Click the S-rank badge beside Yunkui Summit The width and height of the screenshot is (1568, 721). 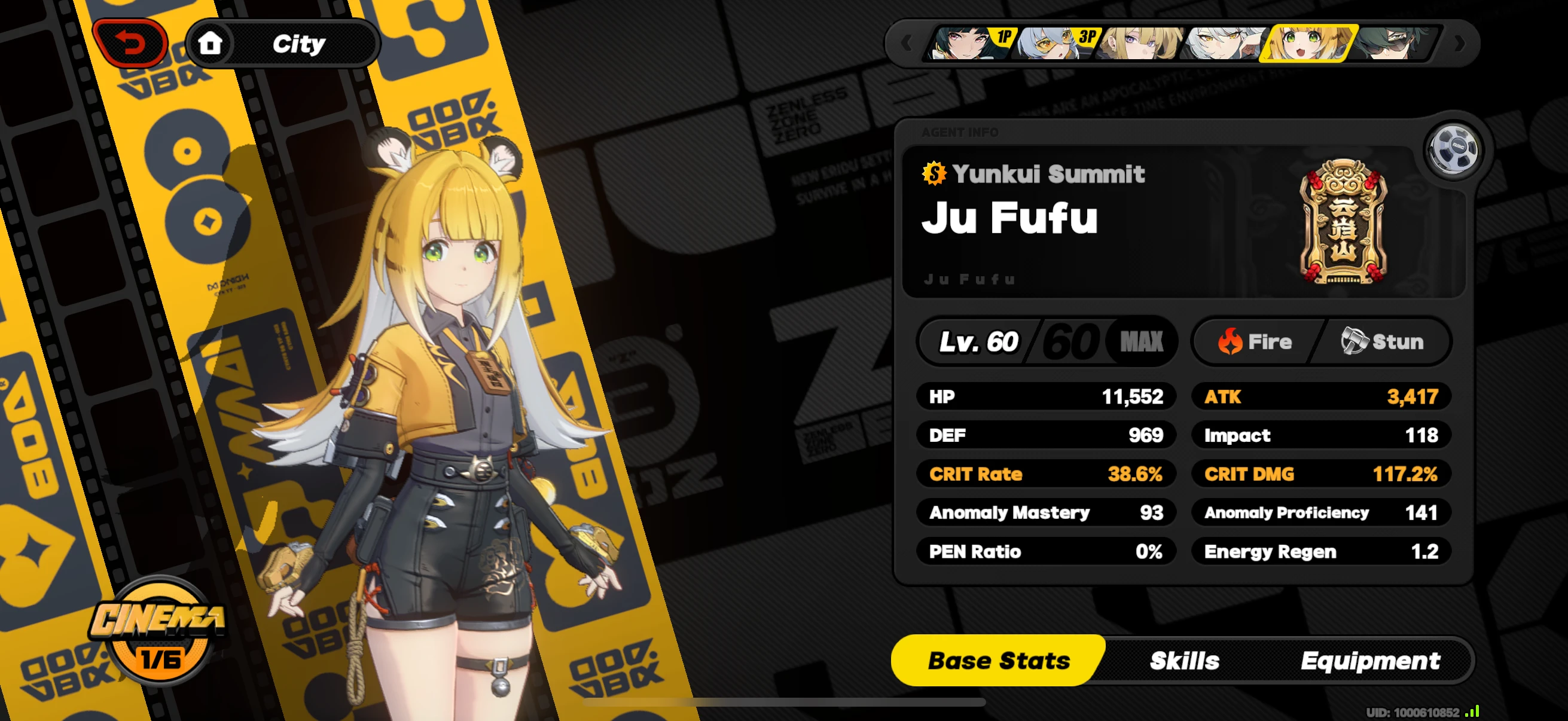[934, 175]
